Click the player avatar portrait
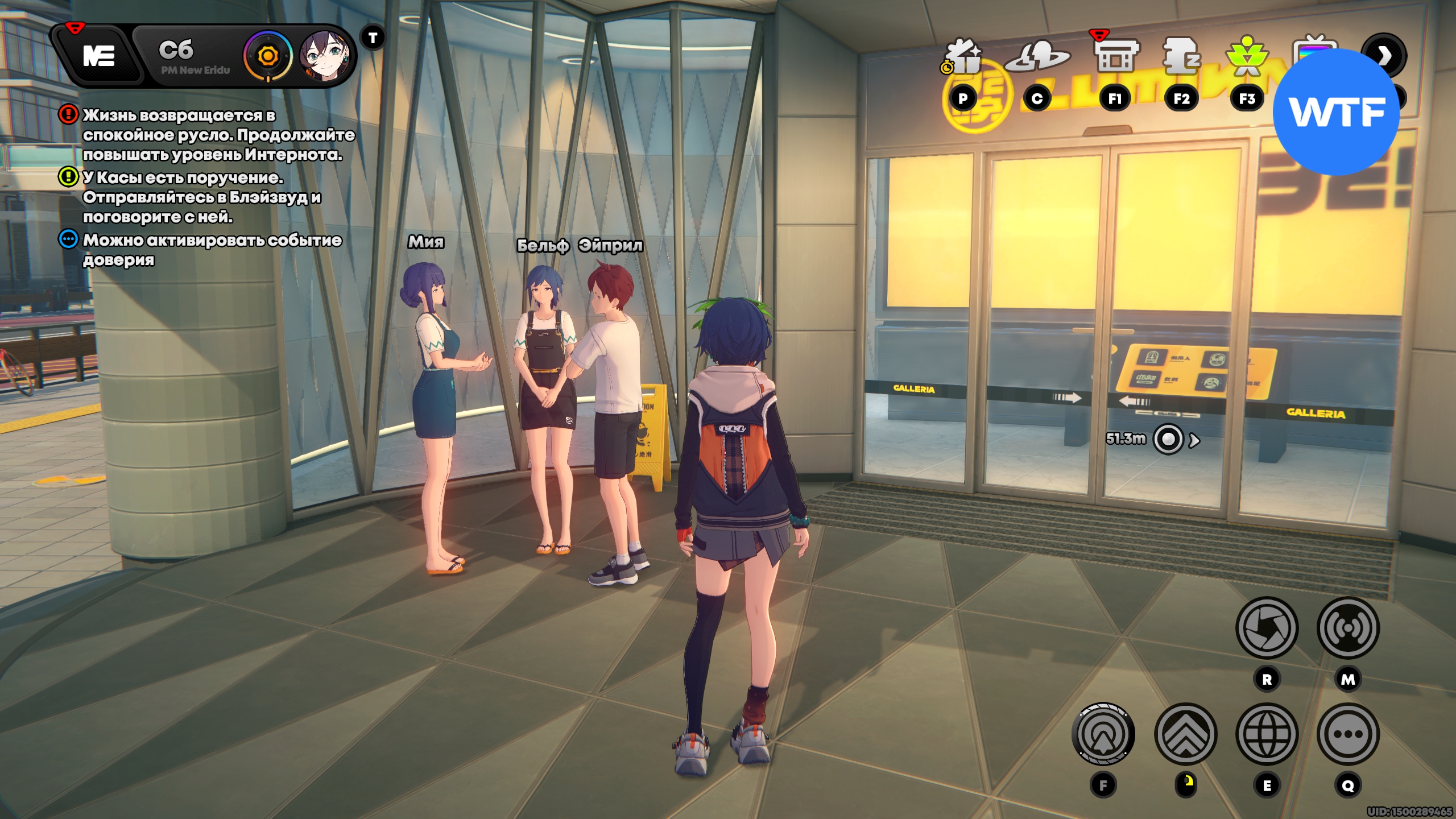This screenshot has height=819, width=1456. (324, 56)
